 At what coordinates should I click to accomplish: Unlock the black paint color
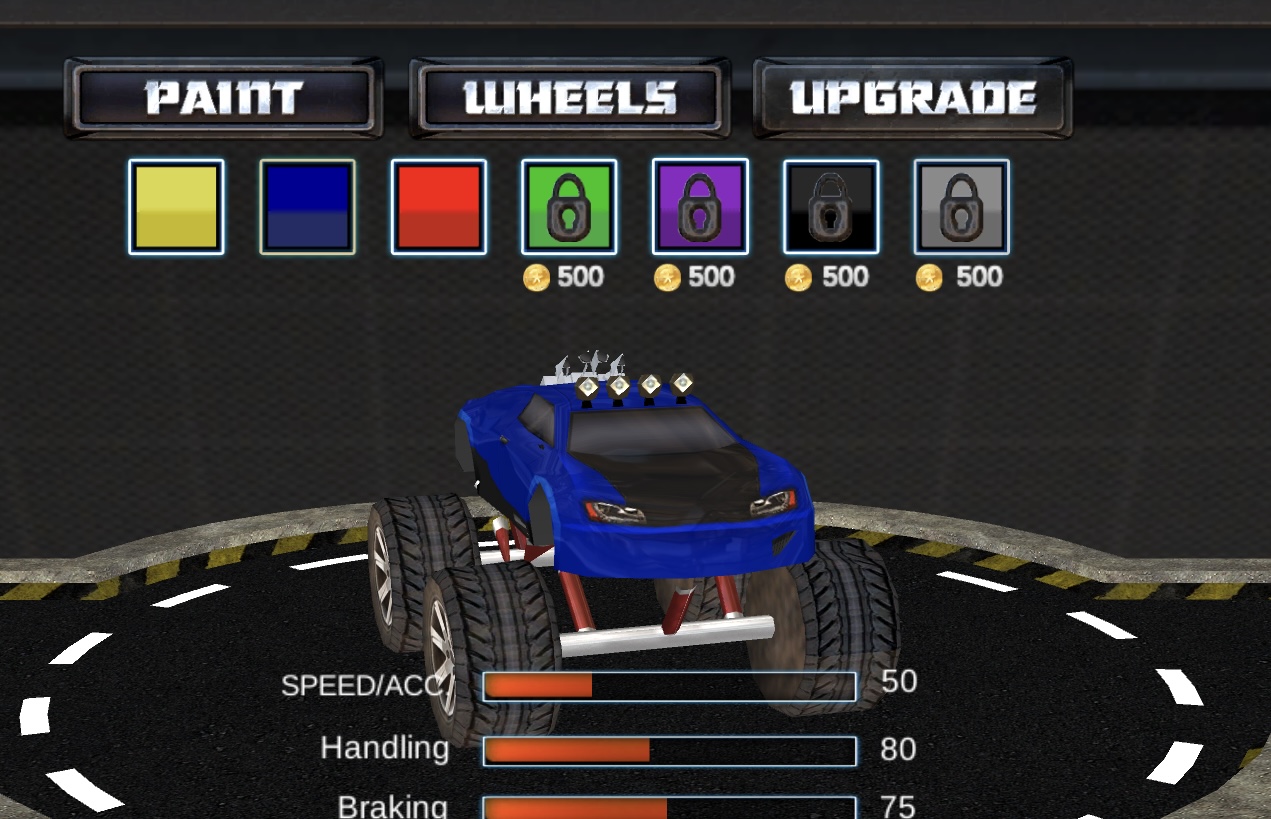pos(831,207)
